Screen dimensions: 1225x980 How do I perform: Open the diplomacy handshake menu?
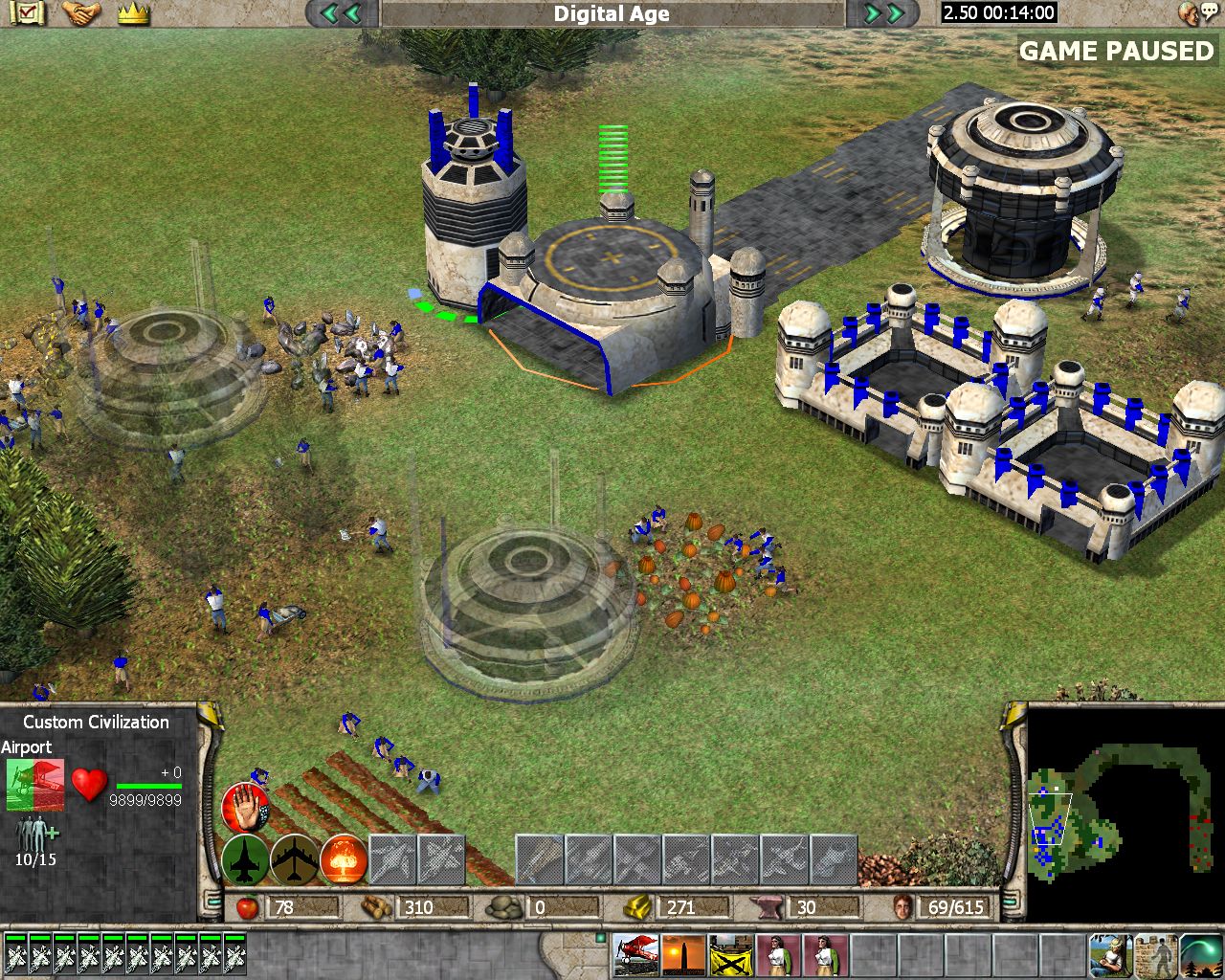[82, 13]
